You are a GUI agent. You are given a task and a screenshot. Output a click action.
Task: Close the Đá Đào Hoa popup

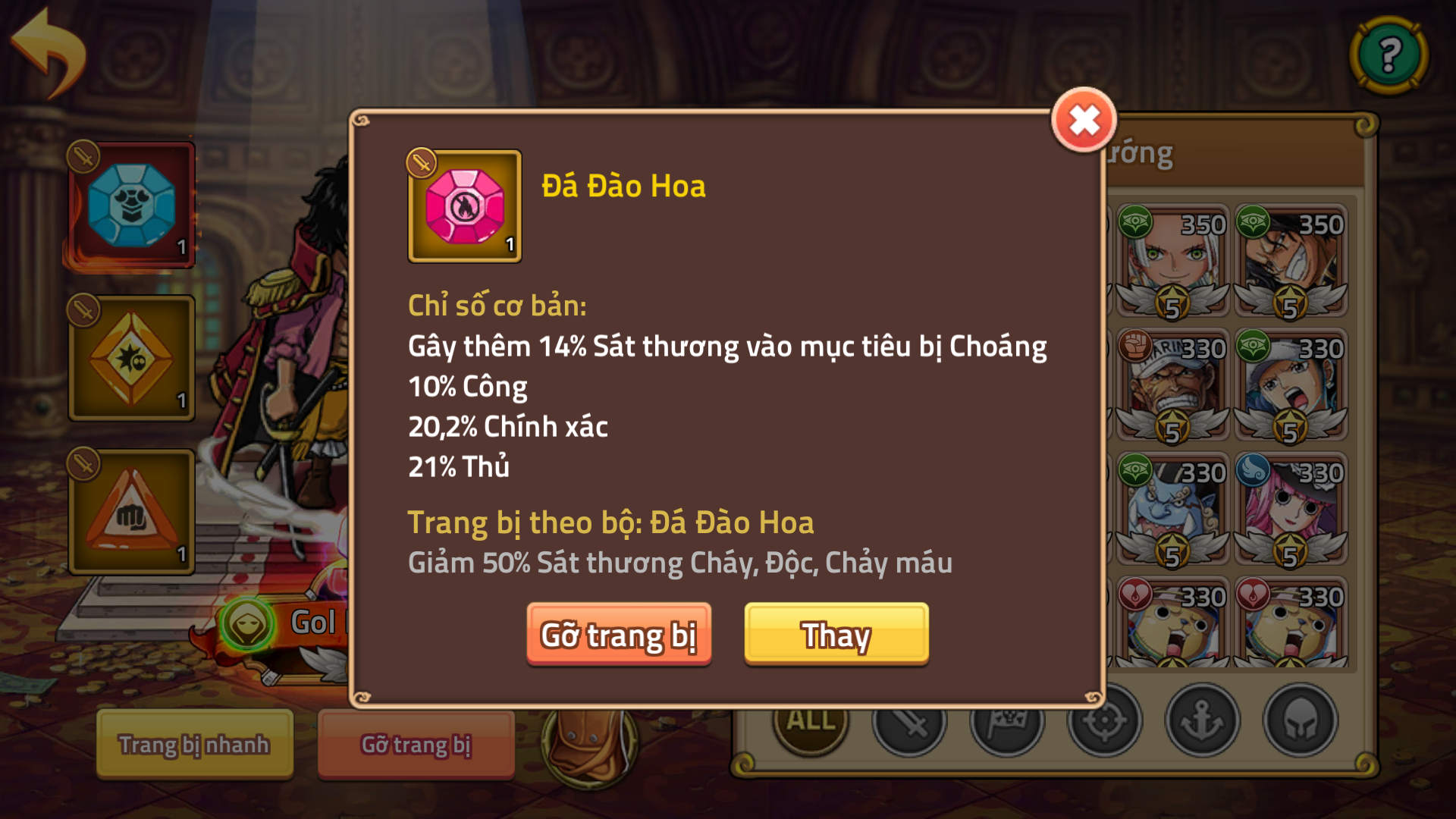coord(1083,120)
